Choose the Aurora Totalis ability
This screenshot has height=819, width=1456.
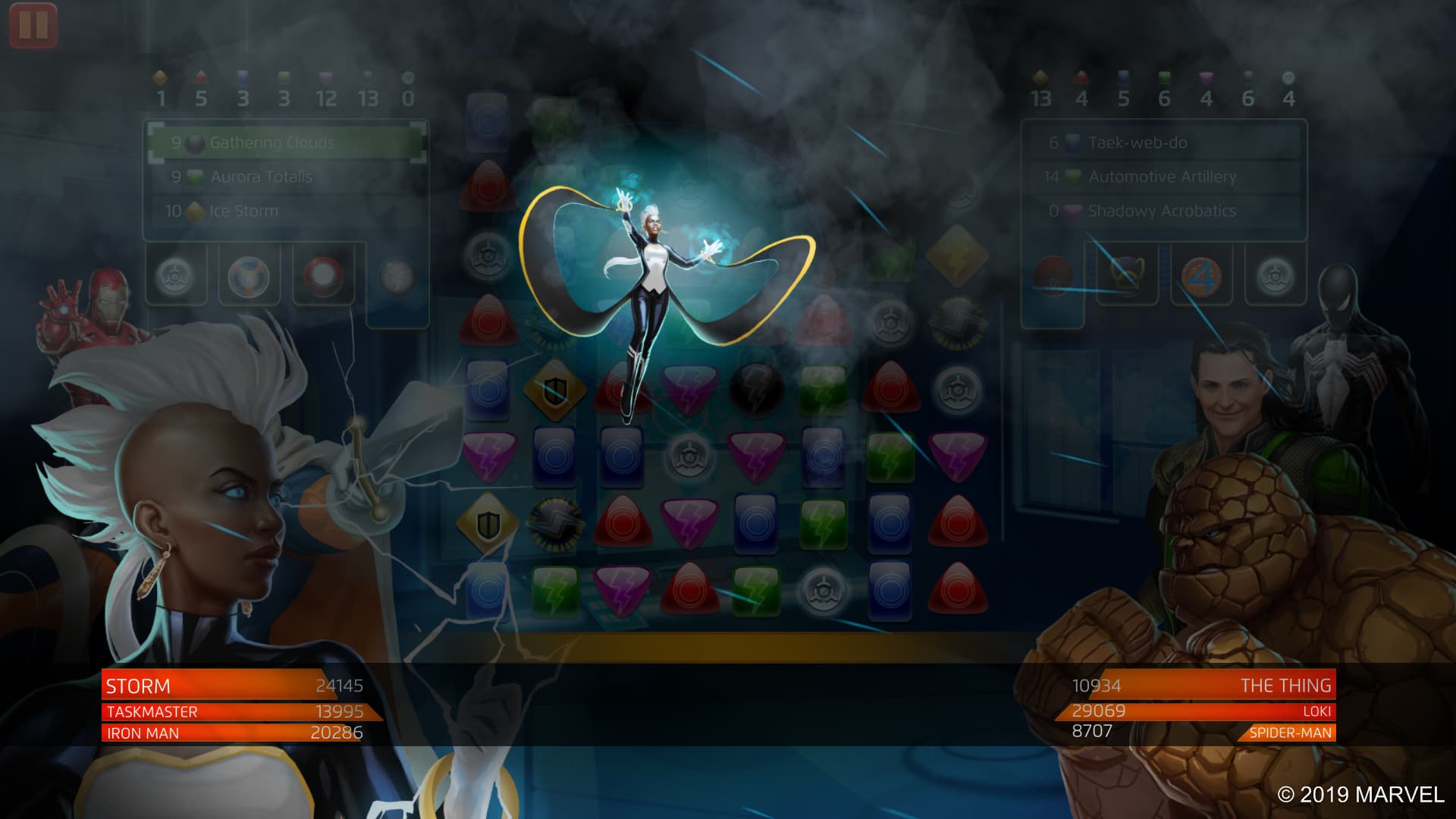pyautogui.click(x=286, y=177)
